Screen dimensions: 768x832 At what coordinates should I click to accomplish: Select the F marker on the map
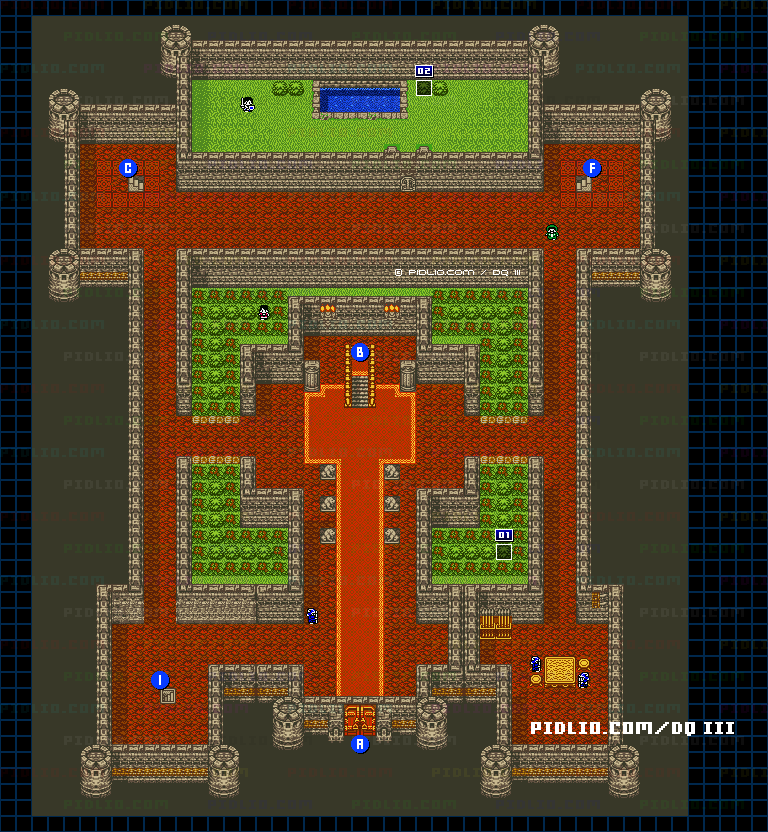[x=592, y=168]
